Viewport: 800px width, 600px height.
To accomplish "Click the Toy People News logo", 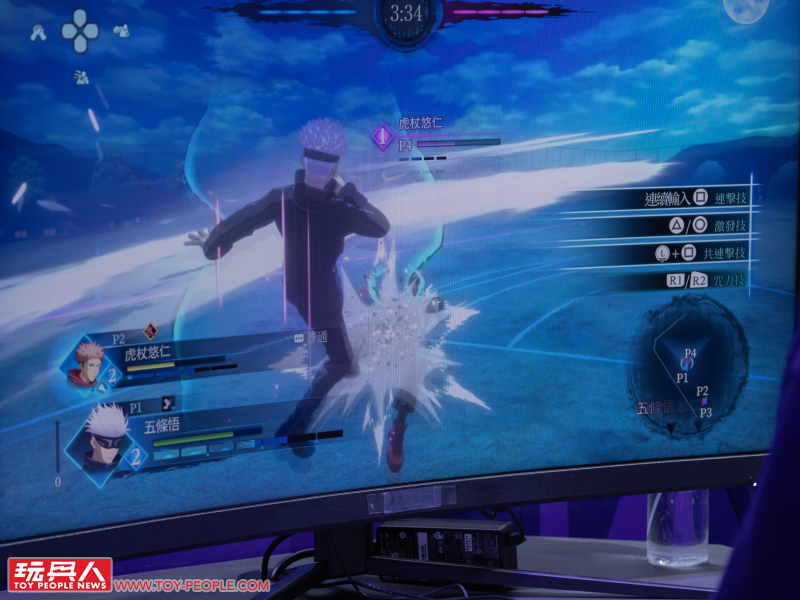I will point(59,575).
